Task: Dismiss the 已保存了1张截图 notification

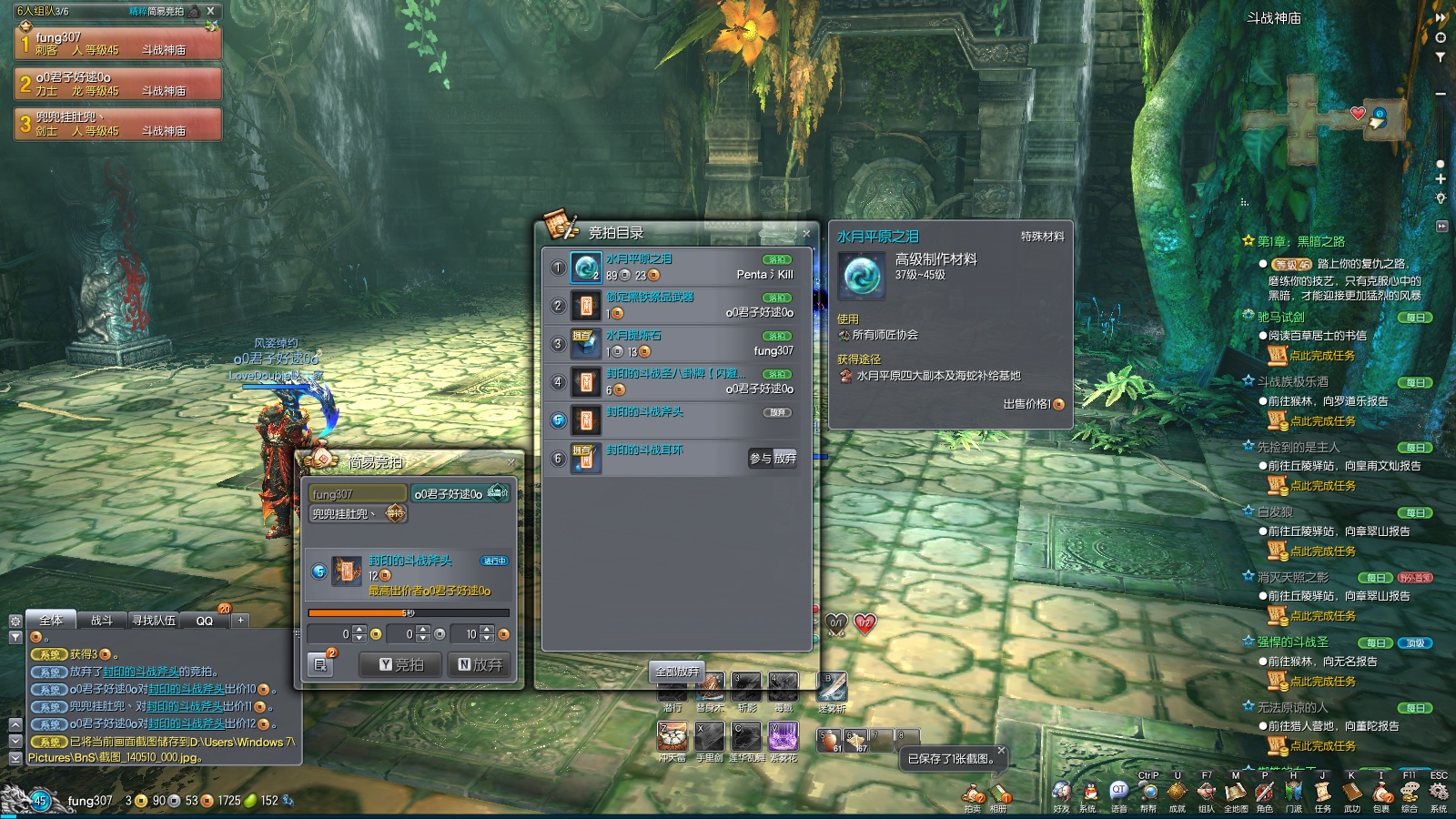Action: pyautogui.click(x=1000, y=751)
